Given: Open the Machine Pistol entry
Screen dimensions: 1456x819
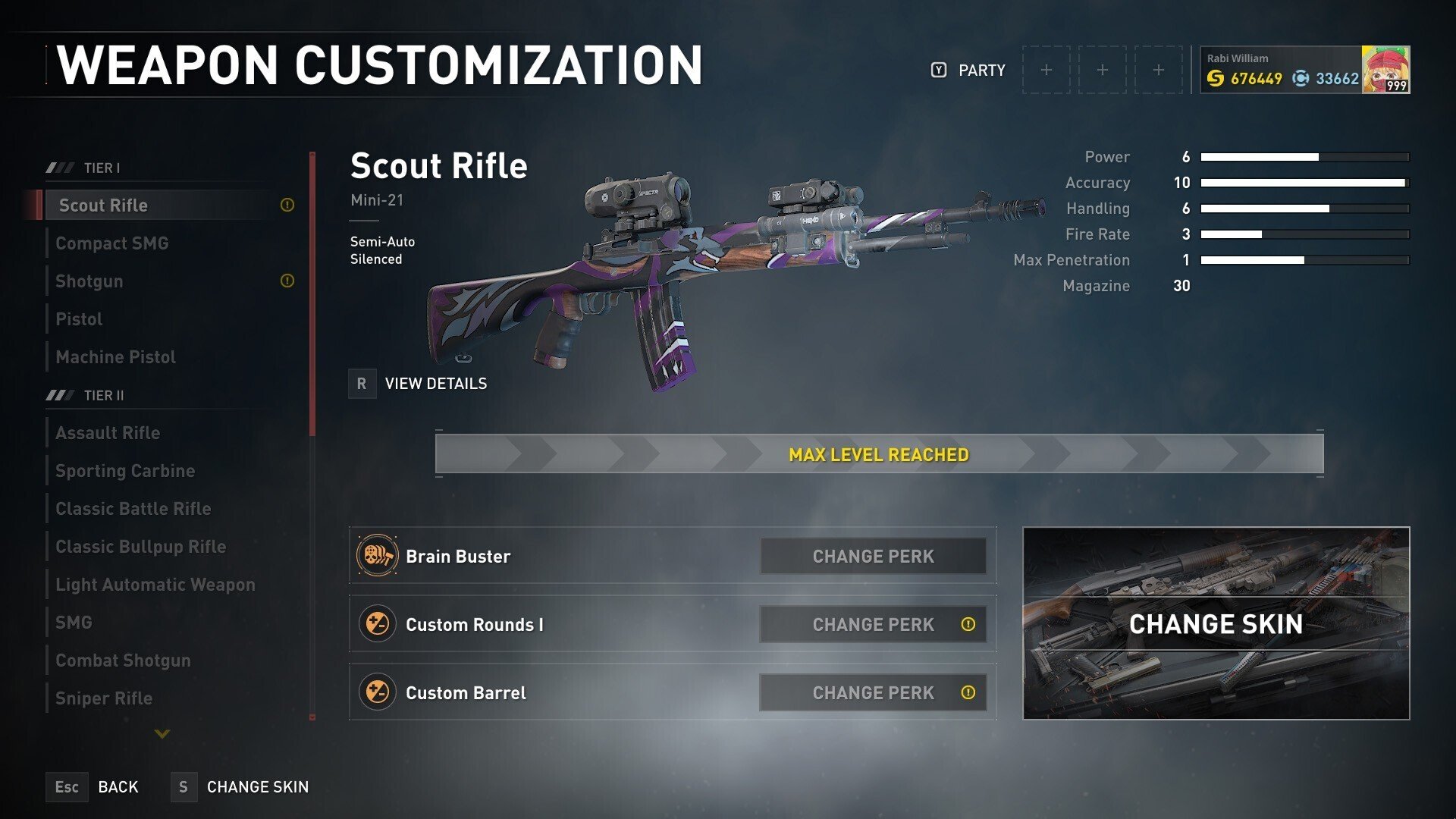Looking at the screenshot, I should click(x=115, y=357).
